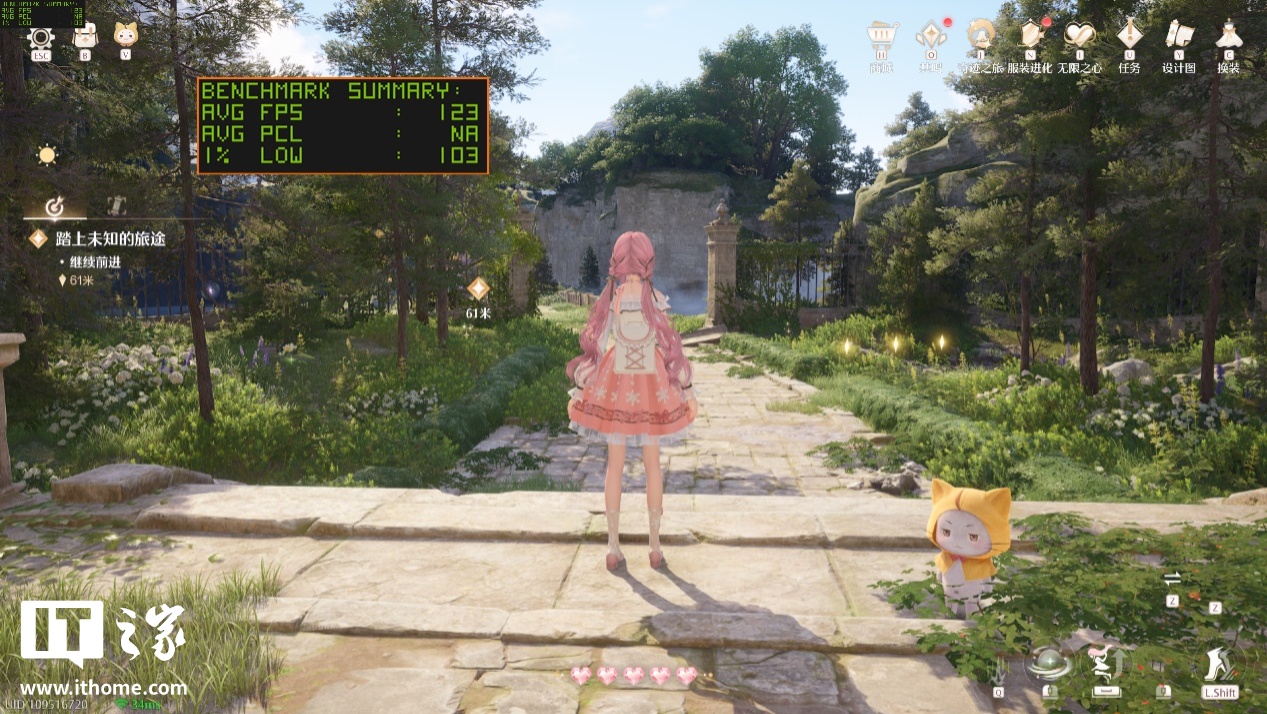Click the Momo cat companion icon
The height and width of the screenshot is (714, 1267).
(126, 37)
